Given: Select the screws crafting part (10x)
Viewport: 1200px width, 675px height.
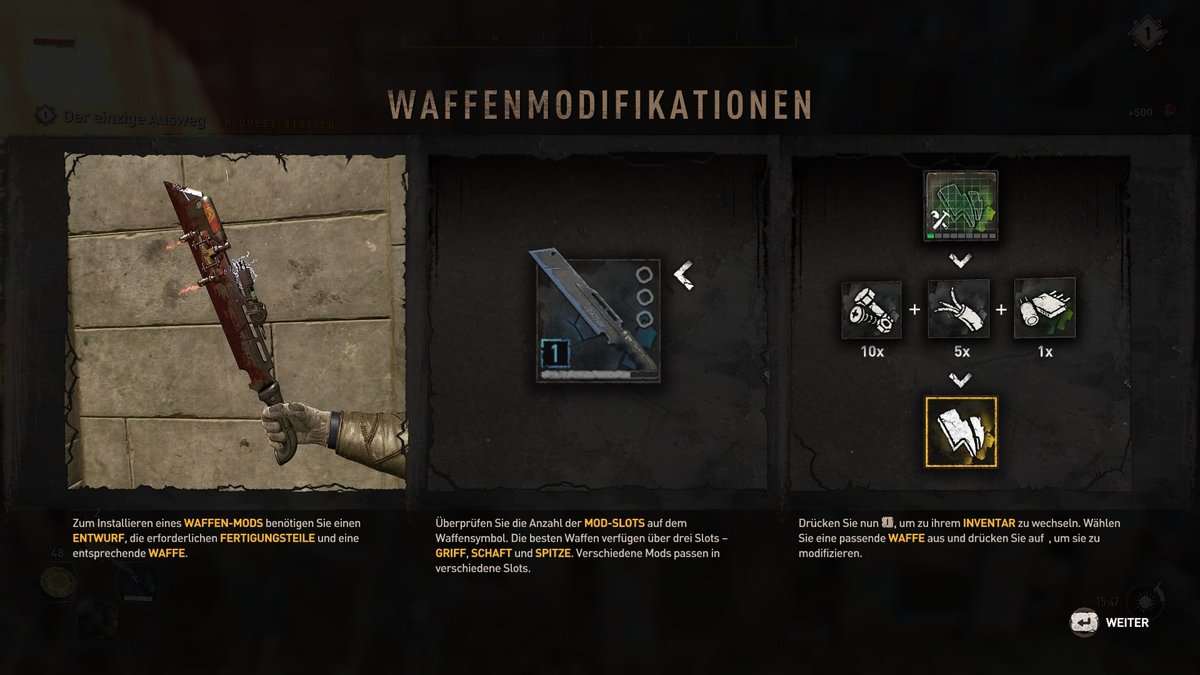Looking at the screenshot, I should pos(872,309).
